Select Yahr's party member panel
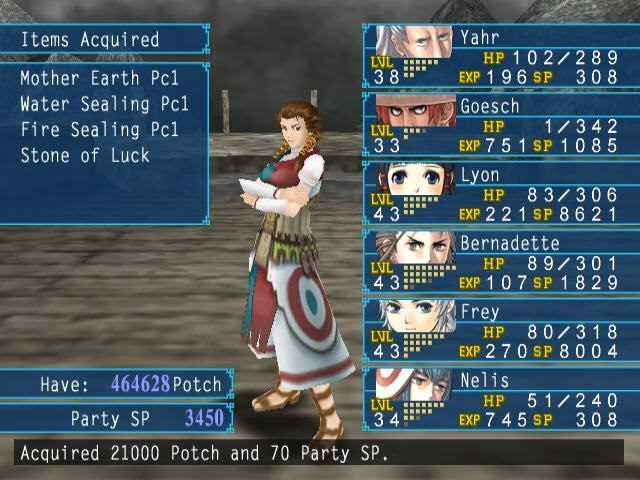This screenshot has height=480, width=640. (x=501, y=55)
